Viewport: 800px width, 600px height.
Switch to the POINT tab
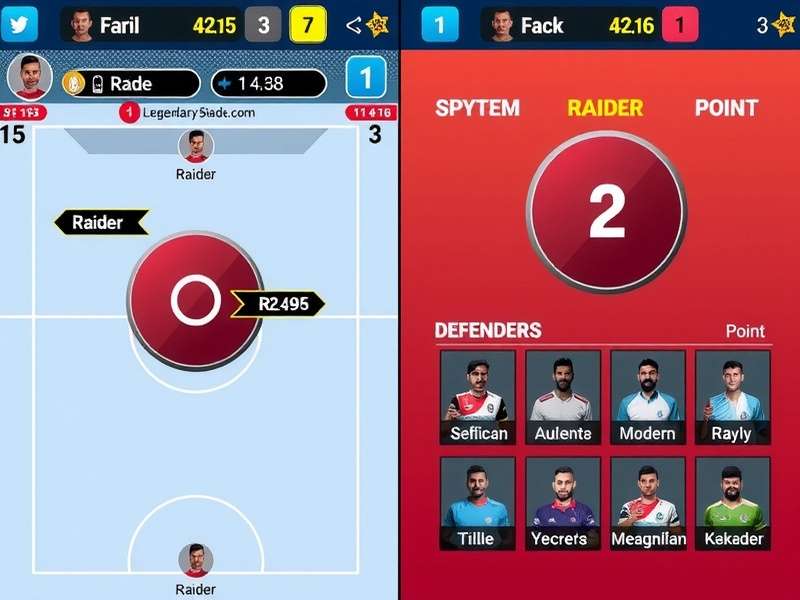point(726,108)
